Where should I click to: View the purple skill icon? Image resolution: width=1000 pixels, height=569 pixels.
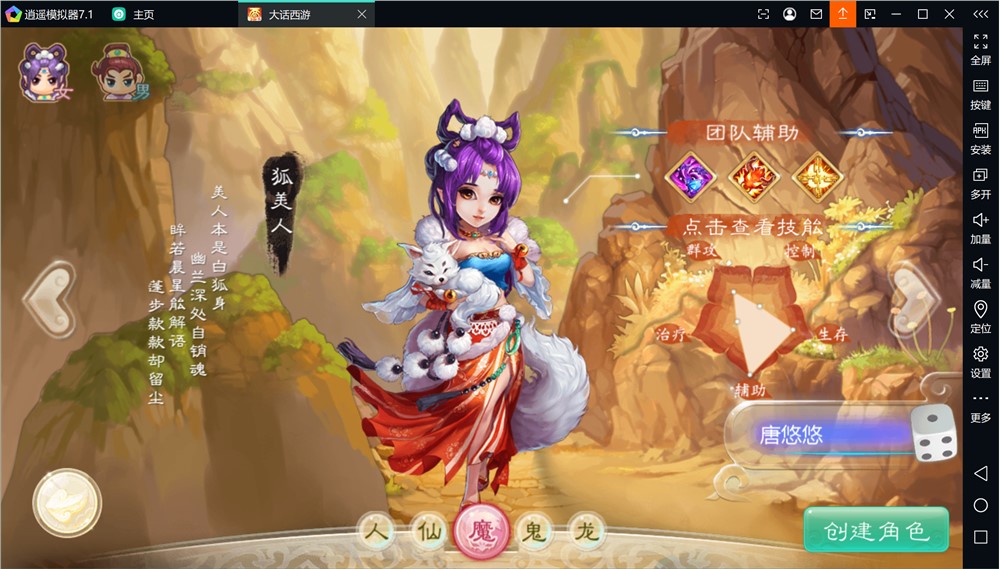[x=690, y=177]
